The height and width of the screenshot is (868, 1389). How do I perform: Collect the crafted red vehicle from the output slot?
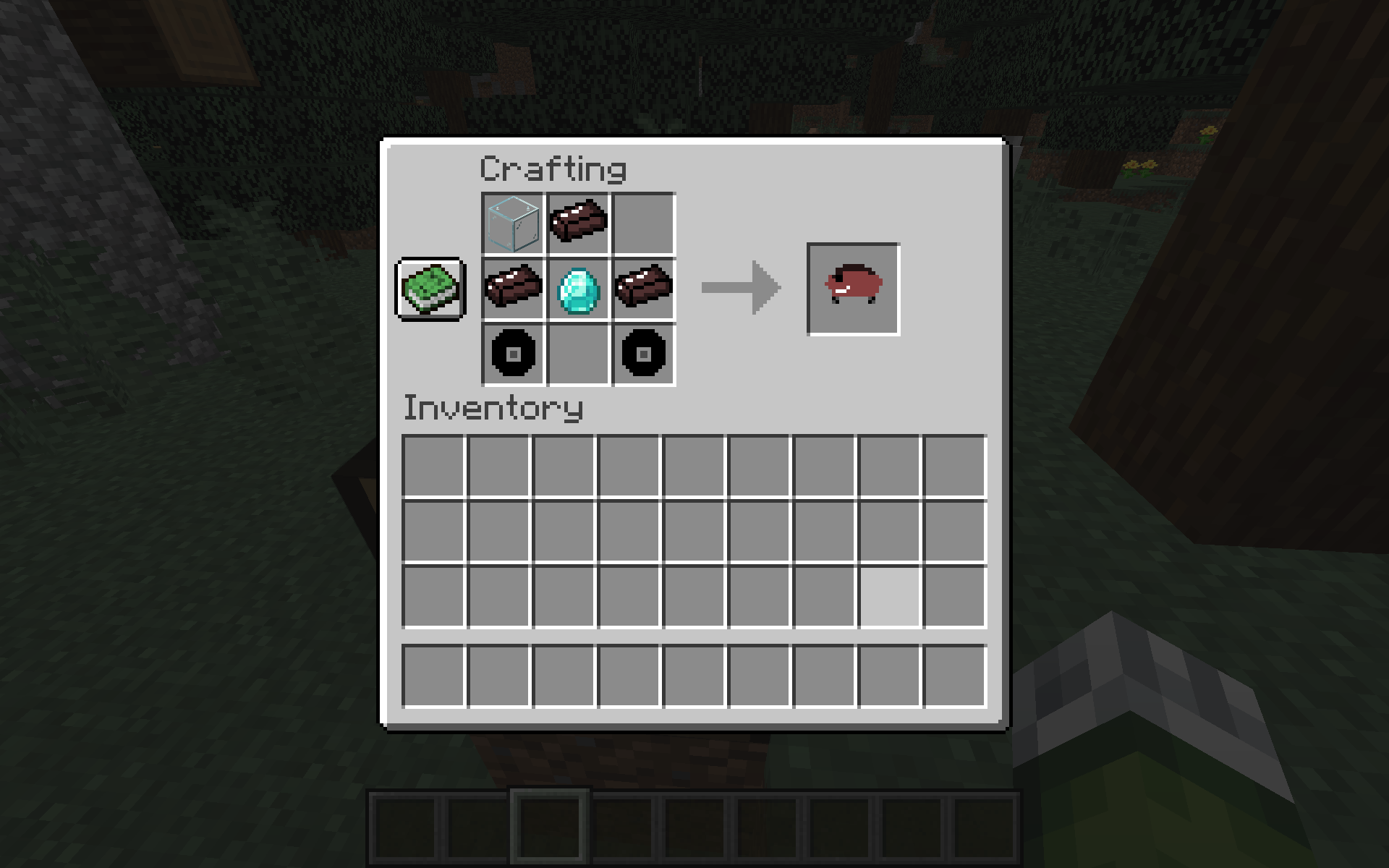[851, 289]
